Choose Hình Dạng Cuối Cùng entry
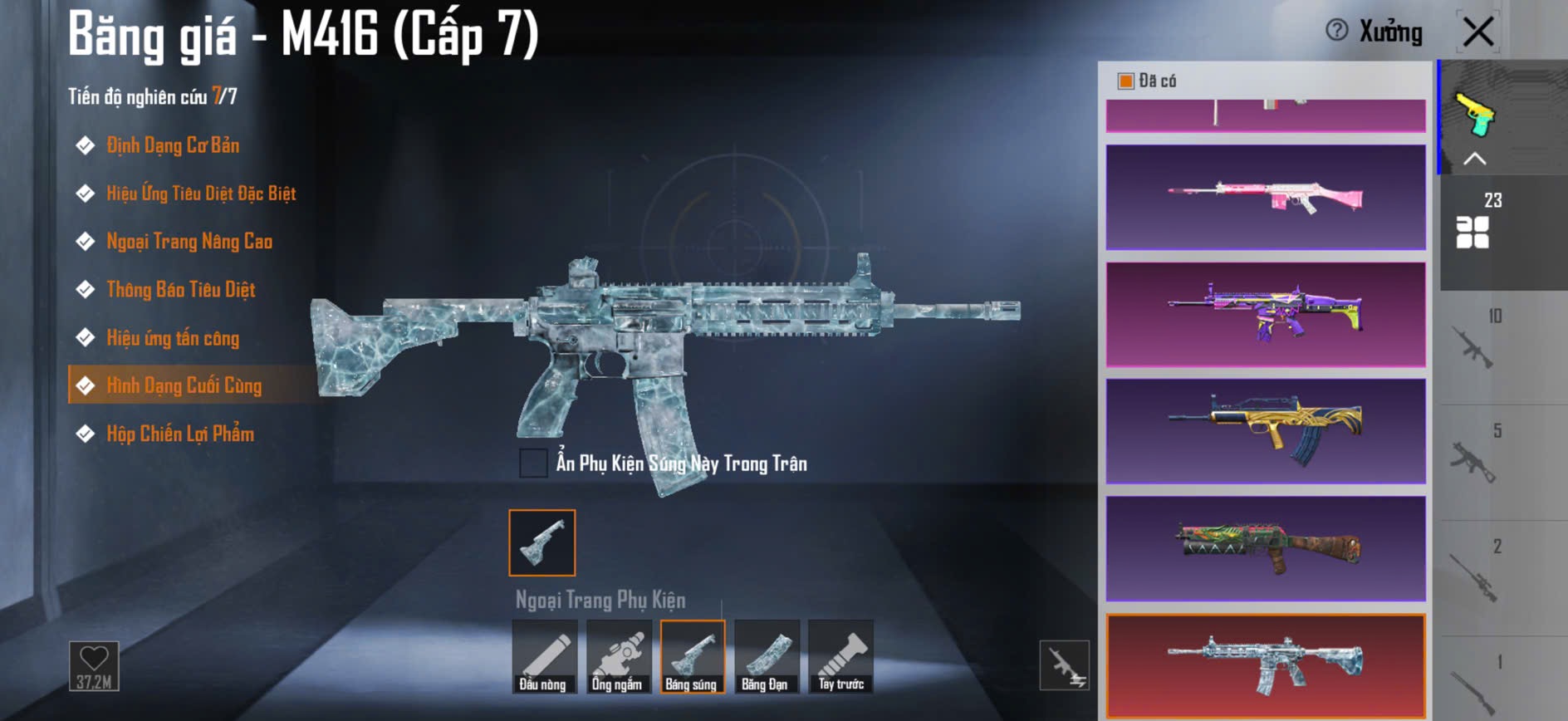Viewport: 1568px width, 721px height. 184,386
